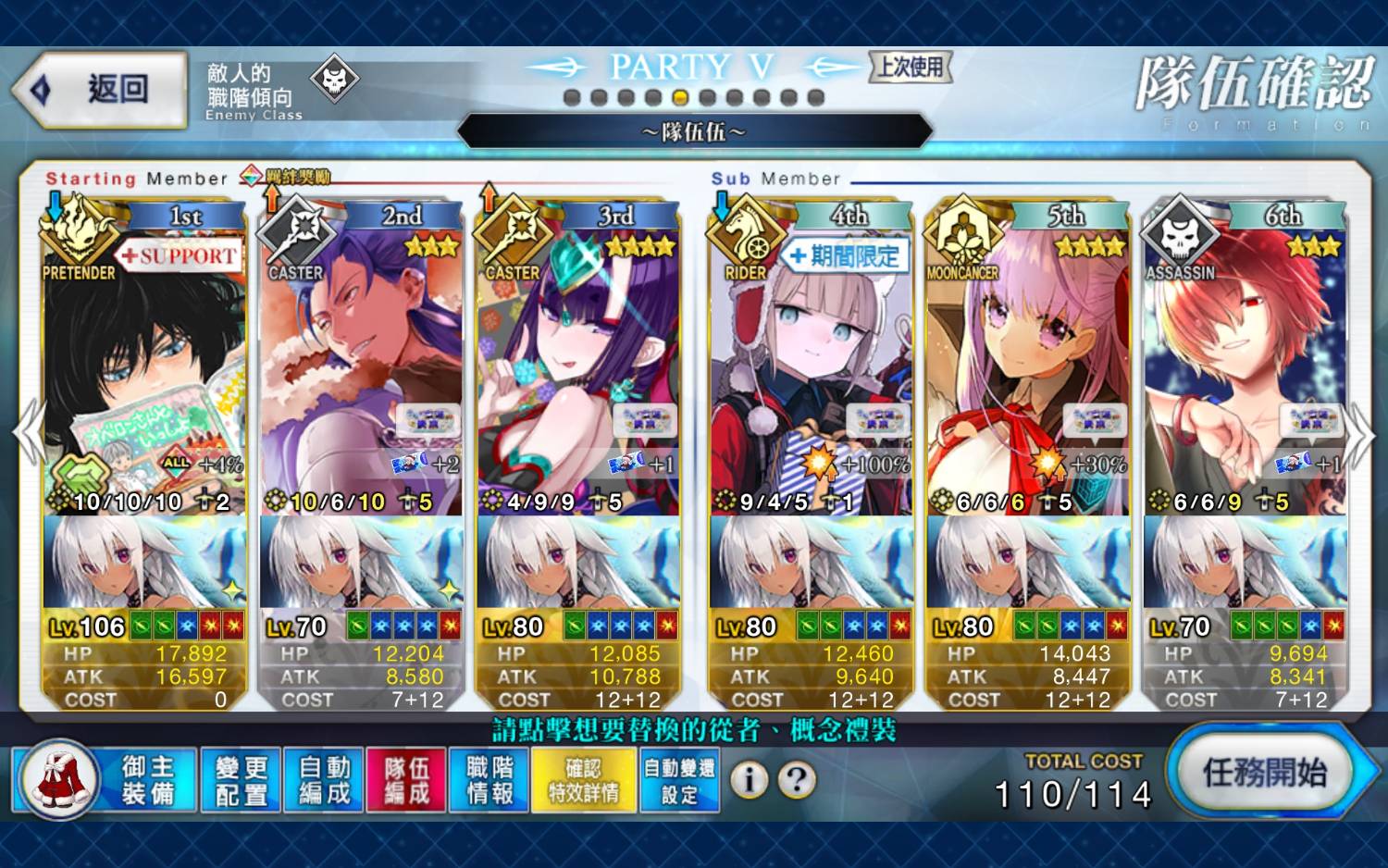Select the Mooncancer servant card

pyautogui.click(x=1027, y=370)
